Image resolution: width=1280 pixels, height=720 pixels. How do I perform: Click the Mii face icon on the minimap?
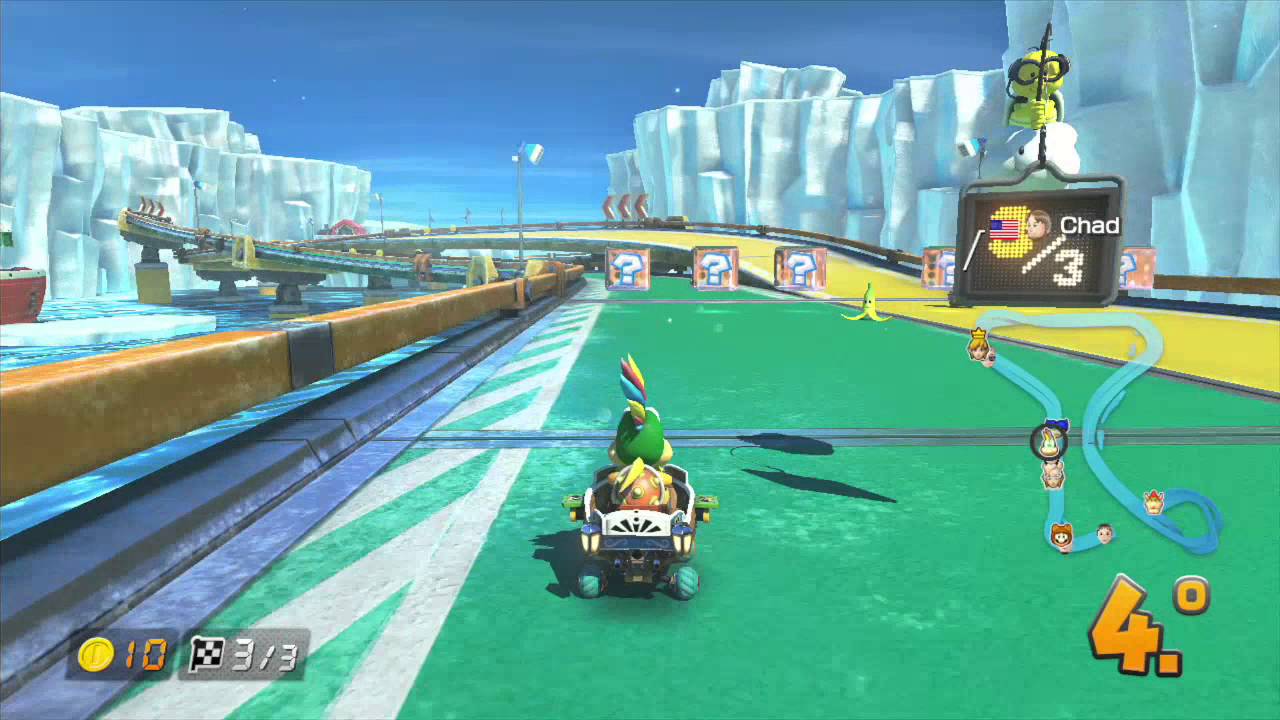(1103, 532)
